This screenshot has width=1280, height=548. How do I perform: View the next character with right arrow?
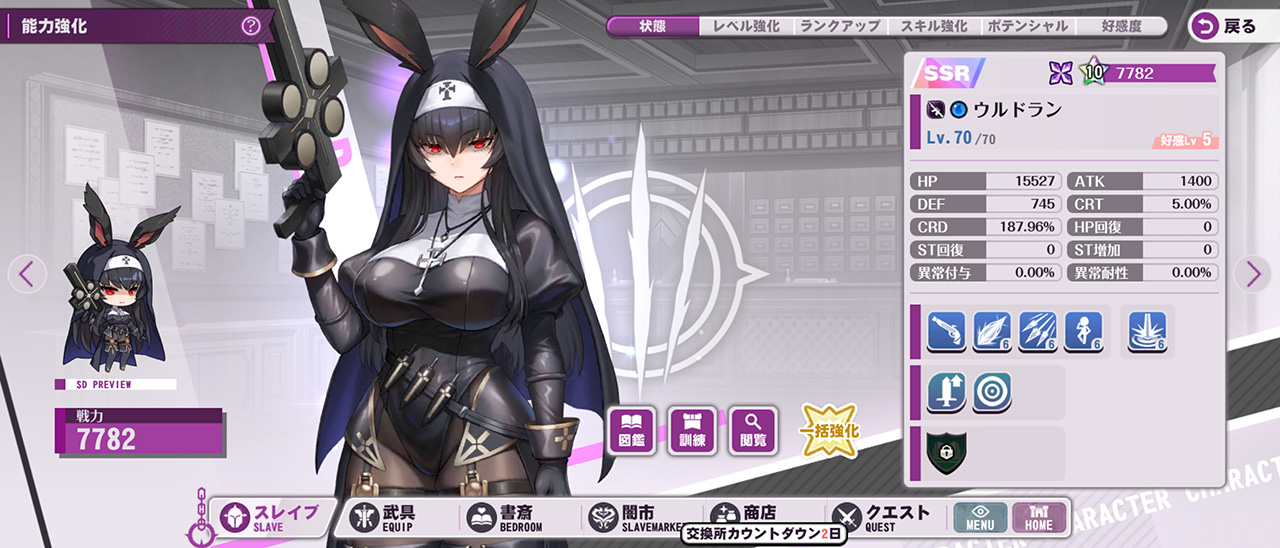pyautogui.click(x=1252, y=273)
